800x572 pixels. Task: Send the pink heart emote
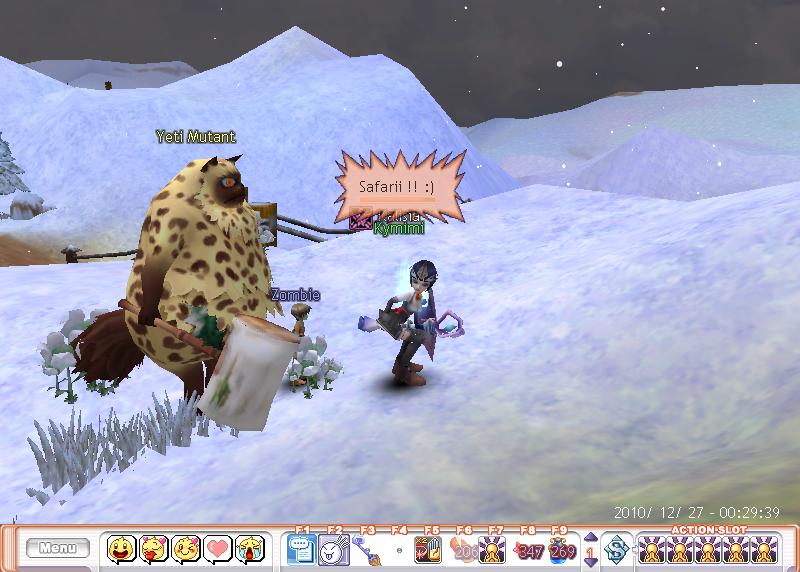tap(216, 548)
